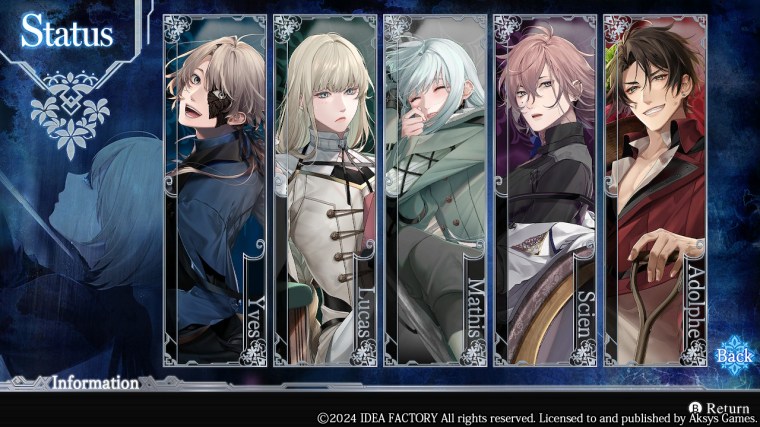Click the blue Back button
Screen dimensions: 760x427
(735, 356)
